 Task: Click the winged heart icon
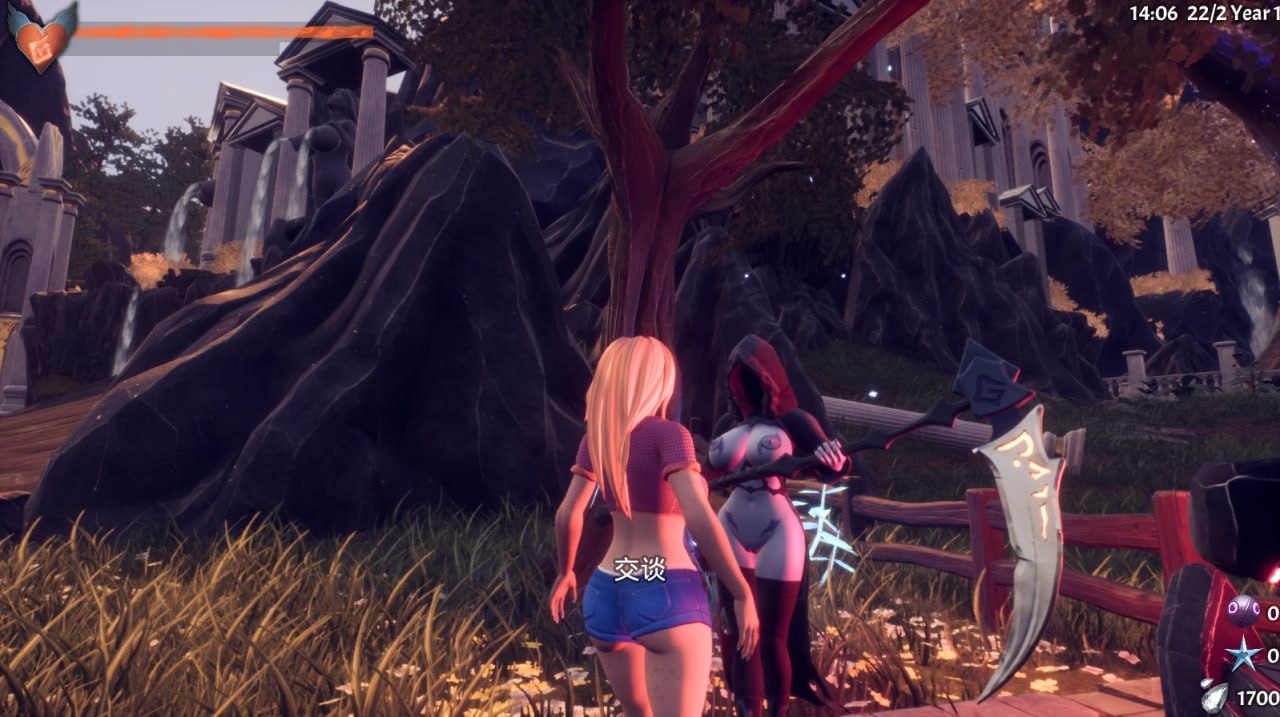tap(42, 37)
